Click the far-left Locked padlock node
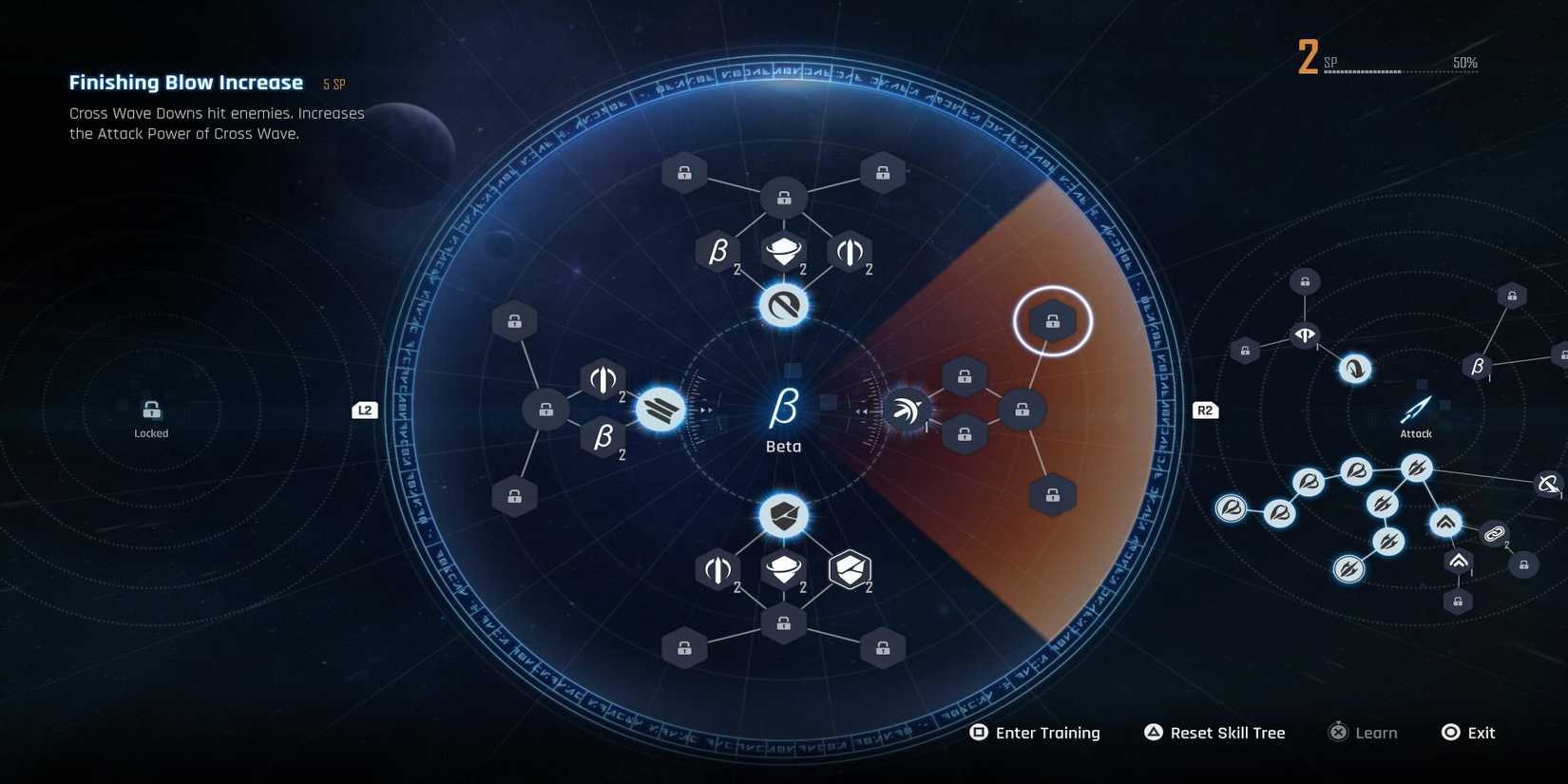This screenshot has height=784, width=1568. point(150,411)
